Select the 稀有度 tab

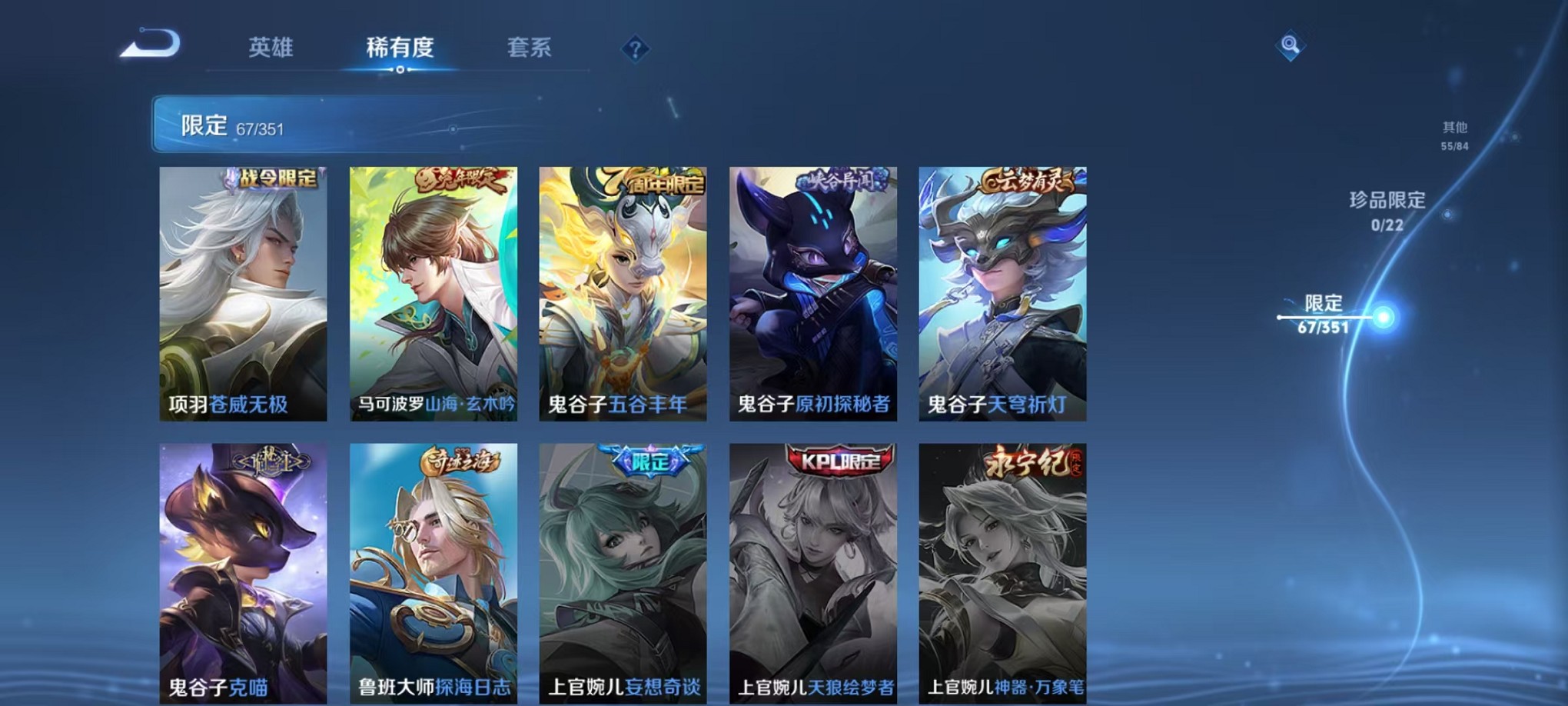point(400,48)
